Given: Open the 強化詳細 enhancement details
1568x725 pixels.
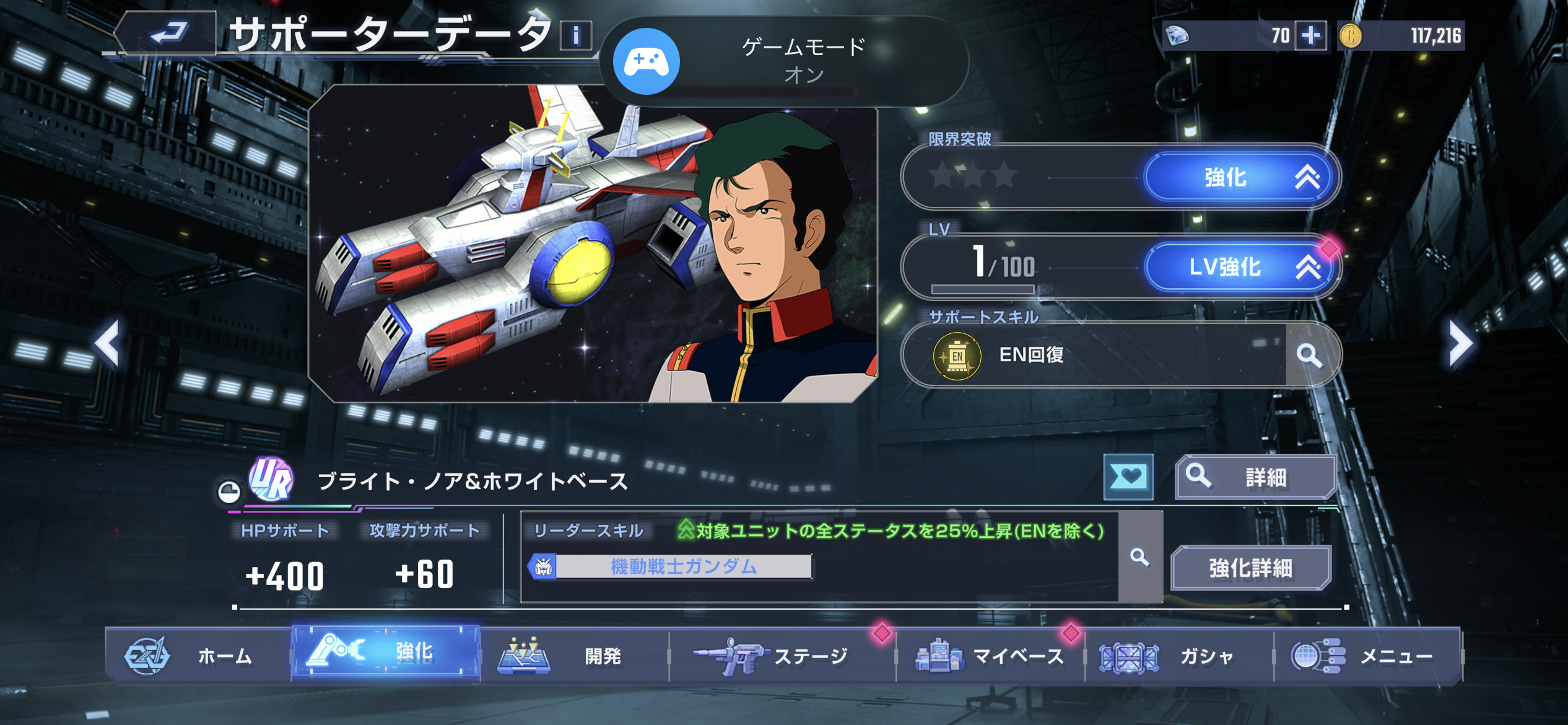Looking at the screenshot, I should 1250,568.
